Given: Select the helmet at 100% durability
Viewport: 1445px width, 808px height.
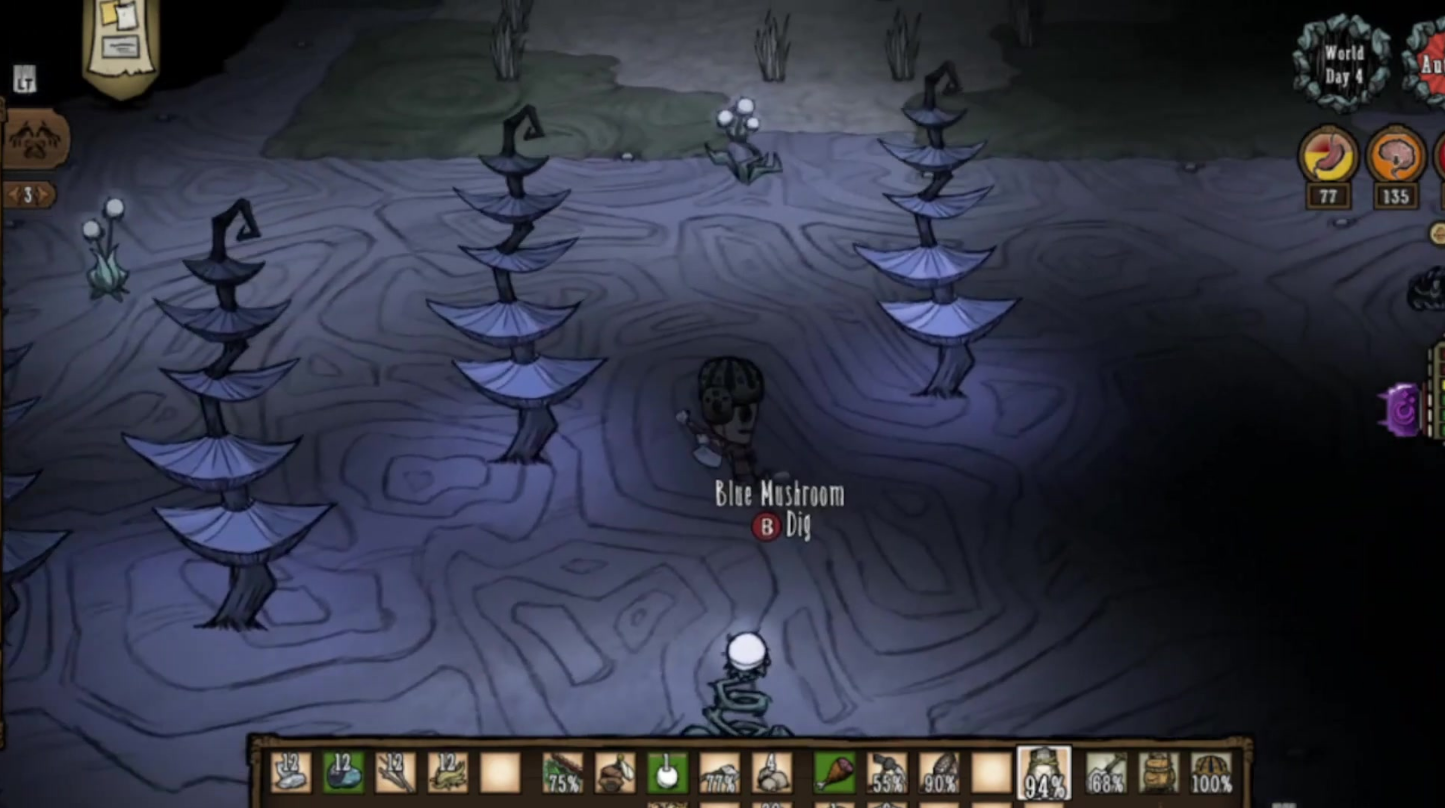Looking at the screenshot, I should pyautogui.click(x=1211, y=772).
